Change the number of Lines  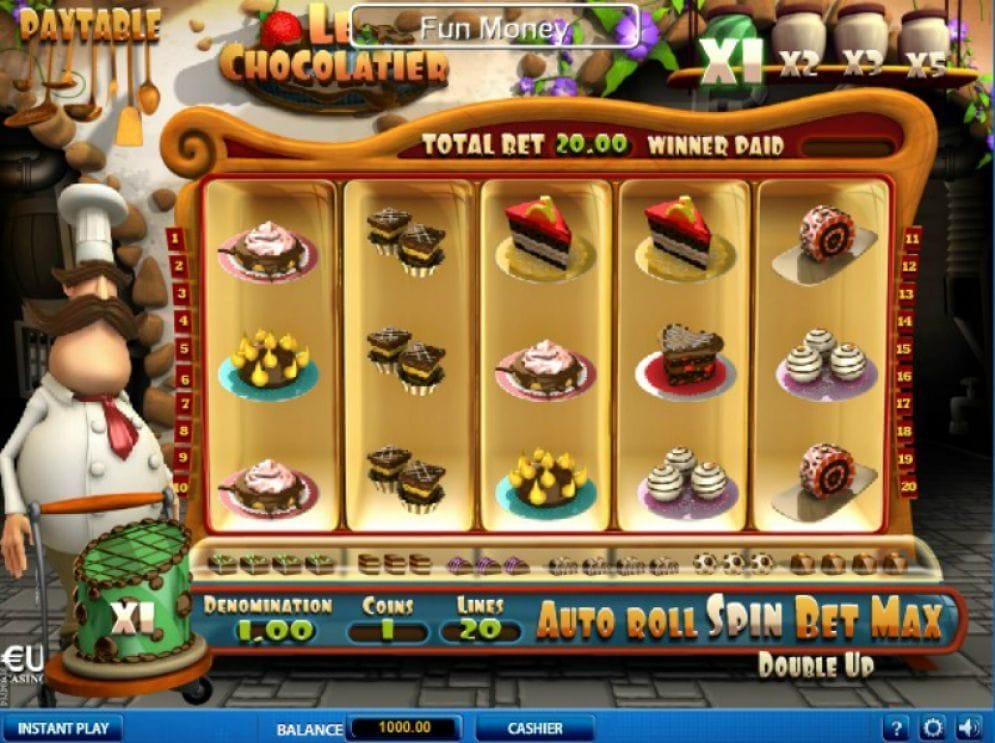click(x=480, y=632)
